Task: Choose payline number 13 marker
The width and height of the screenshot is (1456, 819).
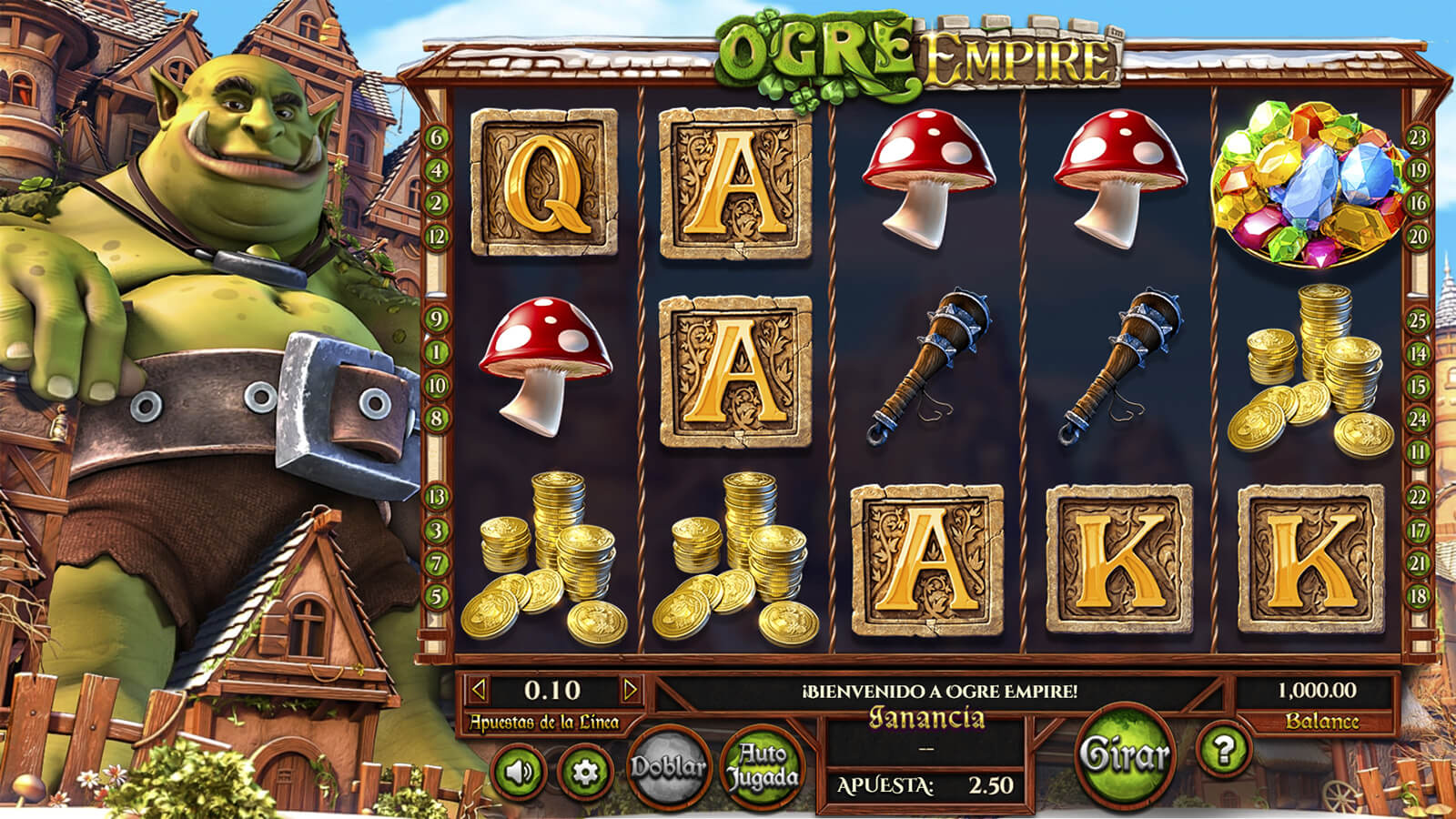Action: 437,497
